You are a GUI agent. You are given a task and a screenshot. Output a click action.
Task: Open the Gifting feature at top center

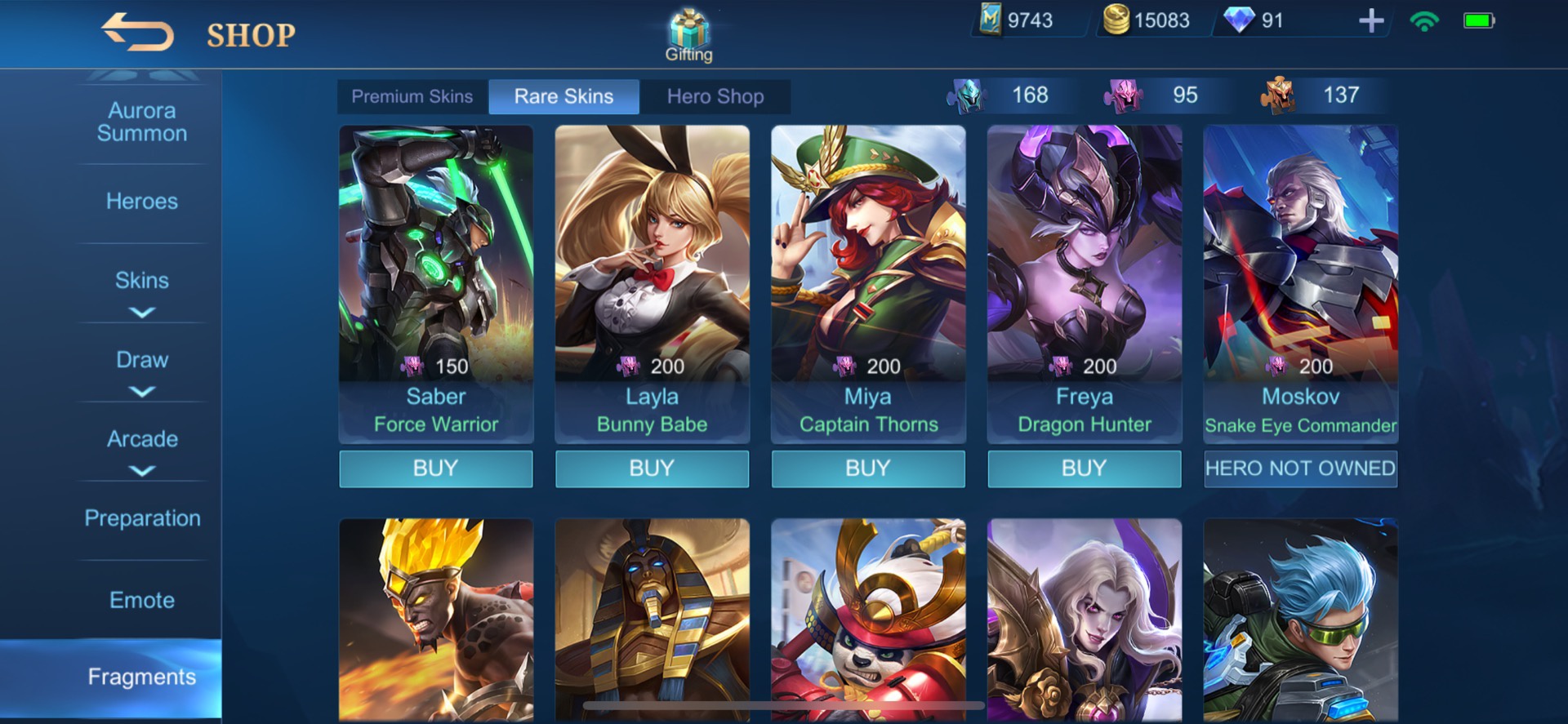click(688, 33)
